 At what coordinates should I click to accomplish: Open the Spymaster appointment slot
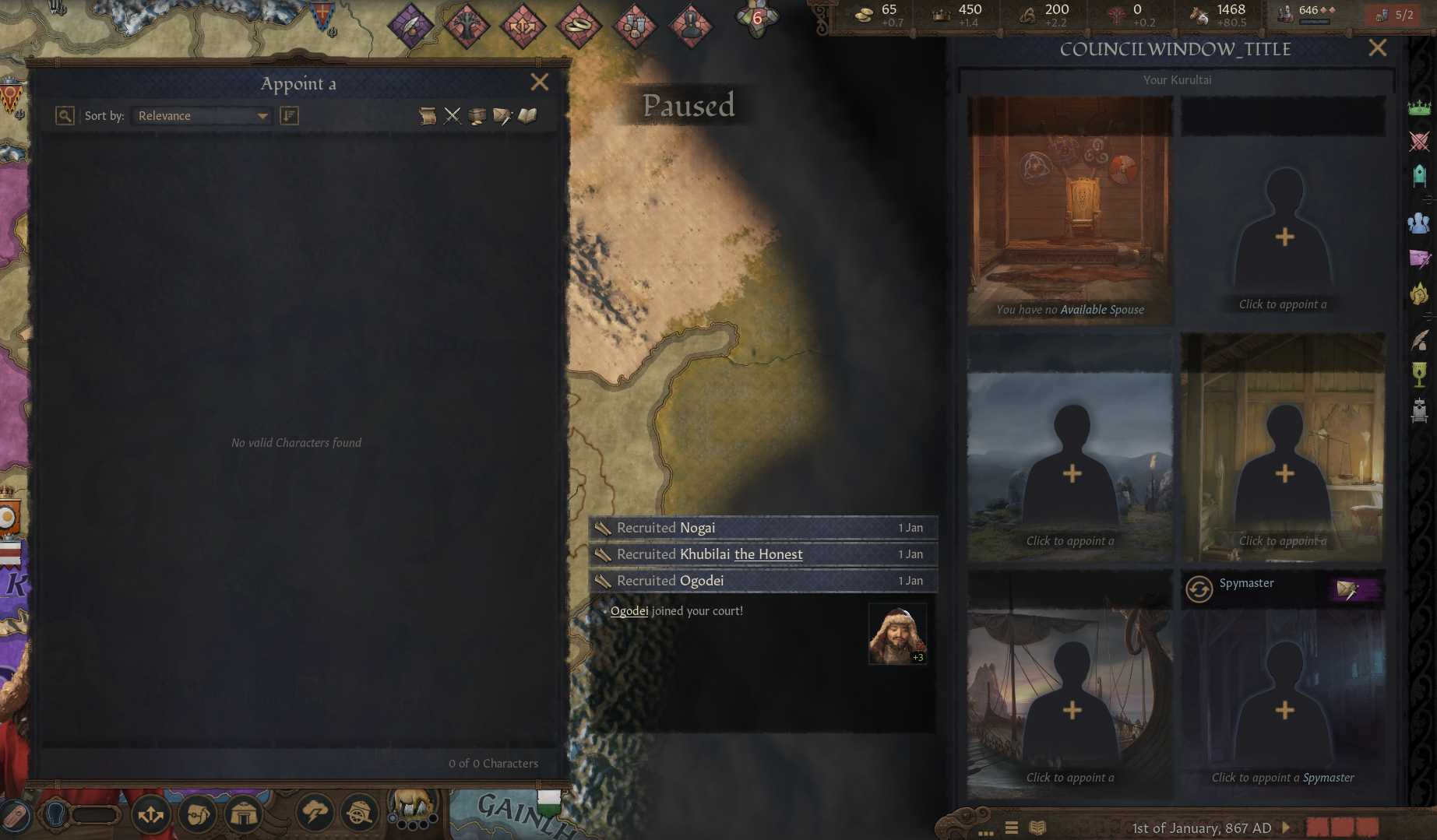(1283, 705)
